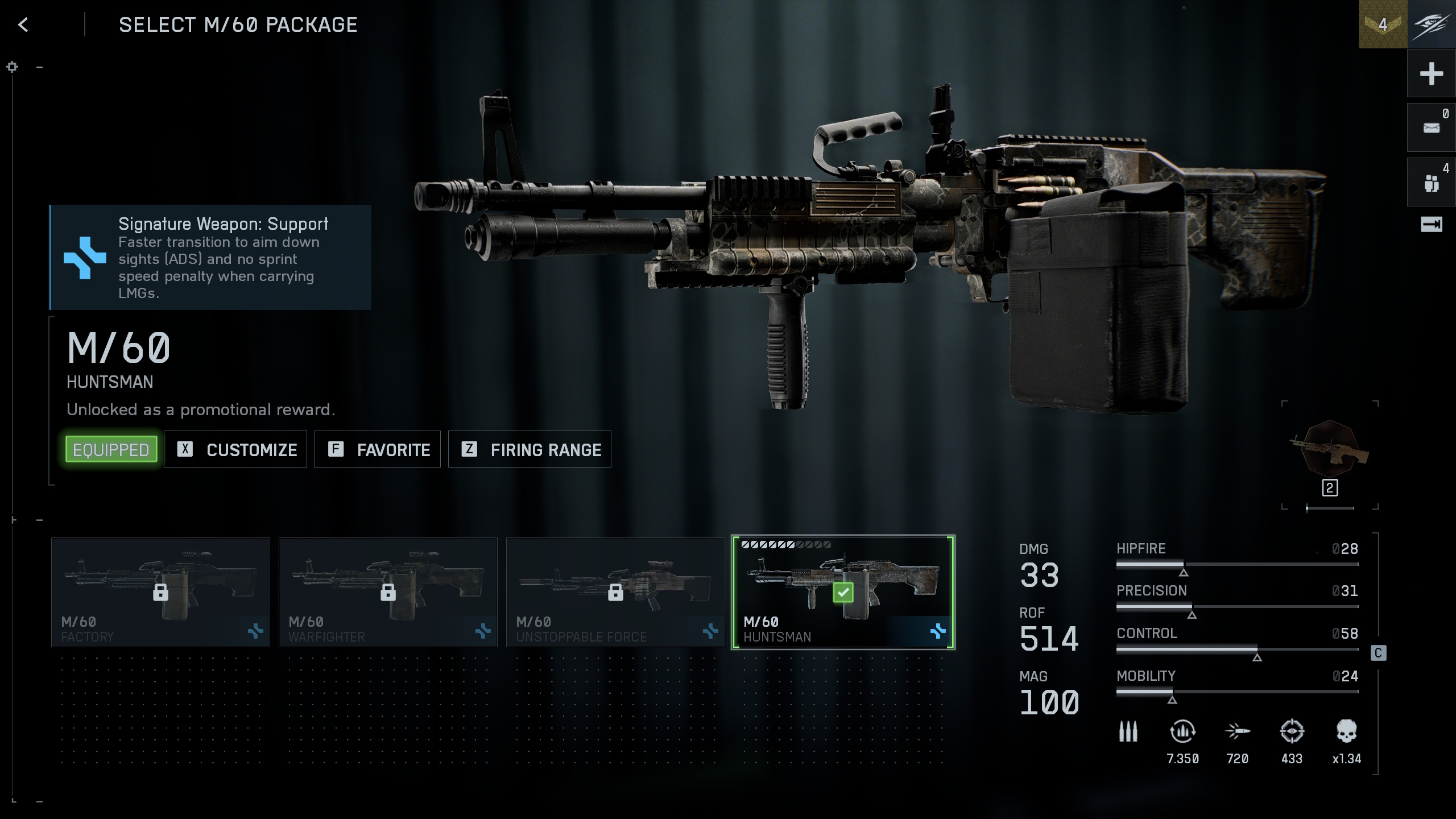Open the squad party icon
The image size is (1456, 819).
pyautogui.click(x=1431, y=183)
